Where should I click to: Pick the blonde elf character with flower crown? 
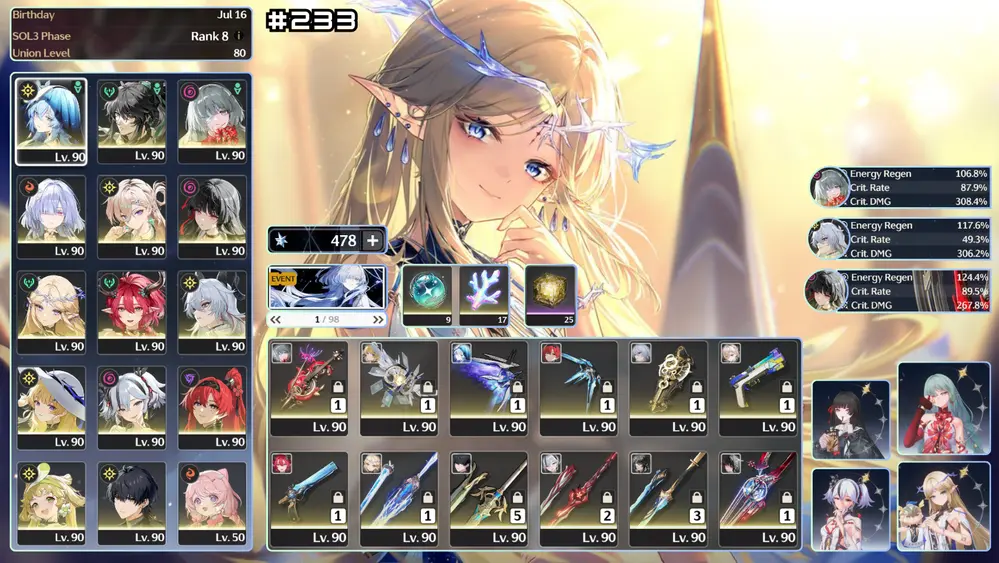coord(52,312)
